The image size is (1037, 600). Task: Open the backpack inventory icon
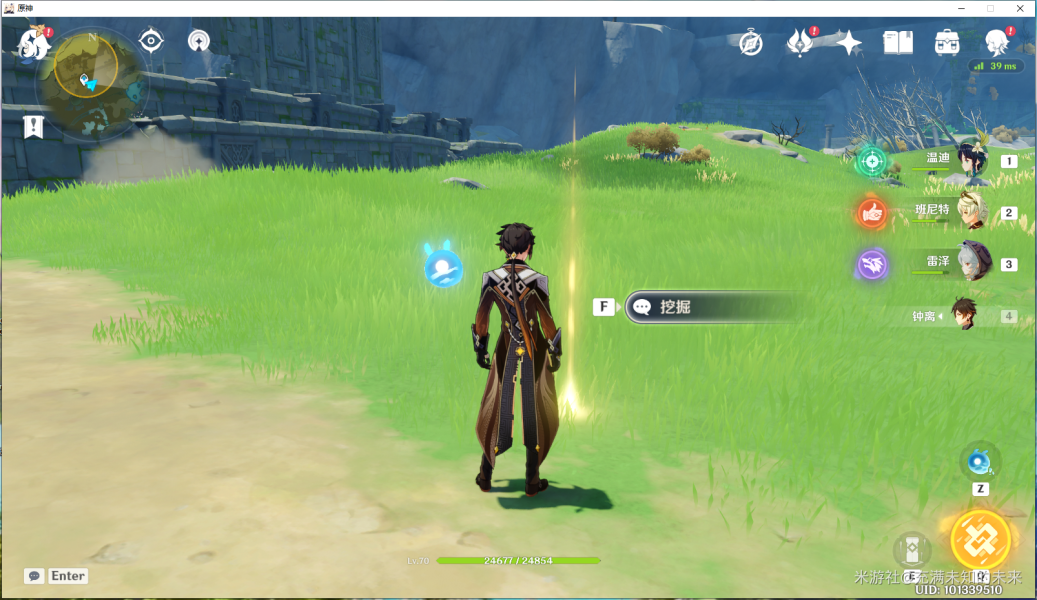[947, 42]
